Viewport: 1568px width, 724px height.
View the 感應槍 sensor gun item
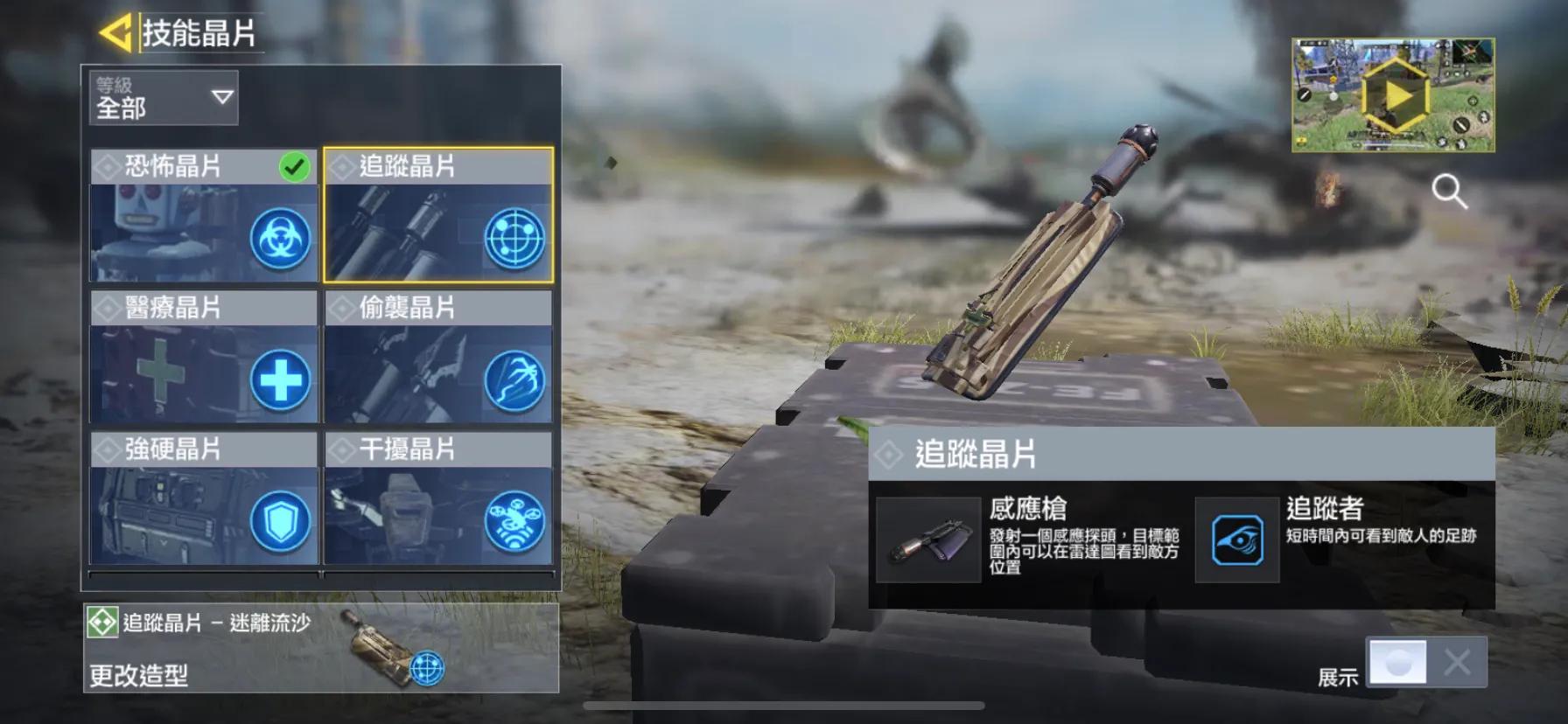tap(928, 540)
